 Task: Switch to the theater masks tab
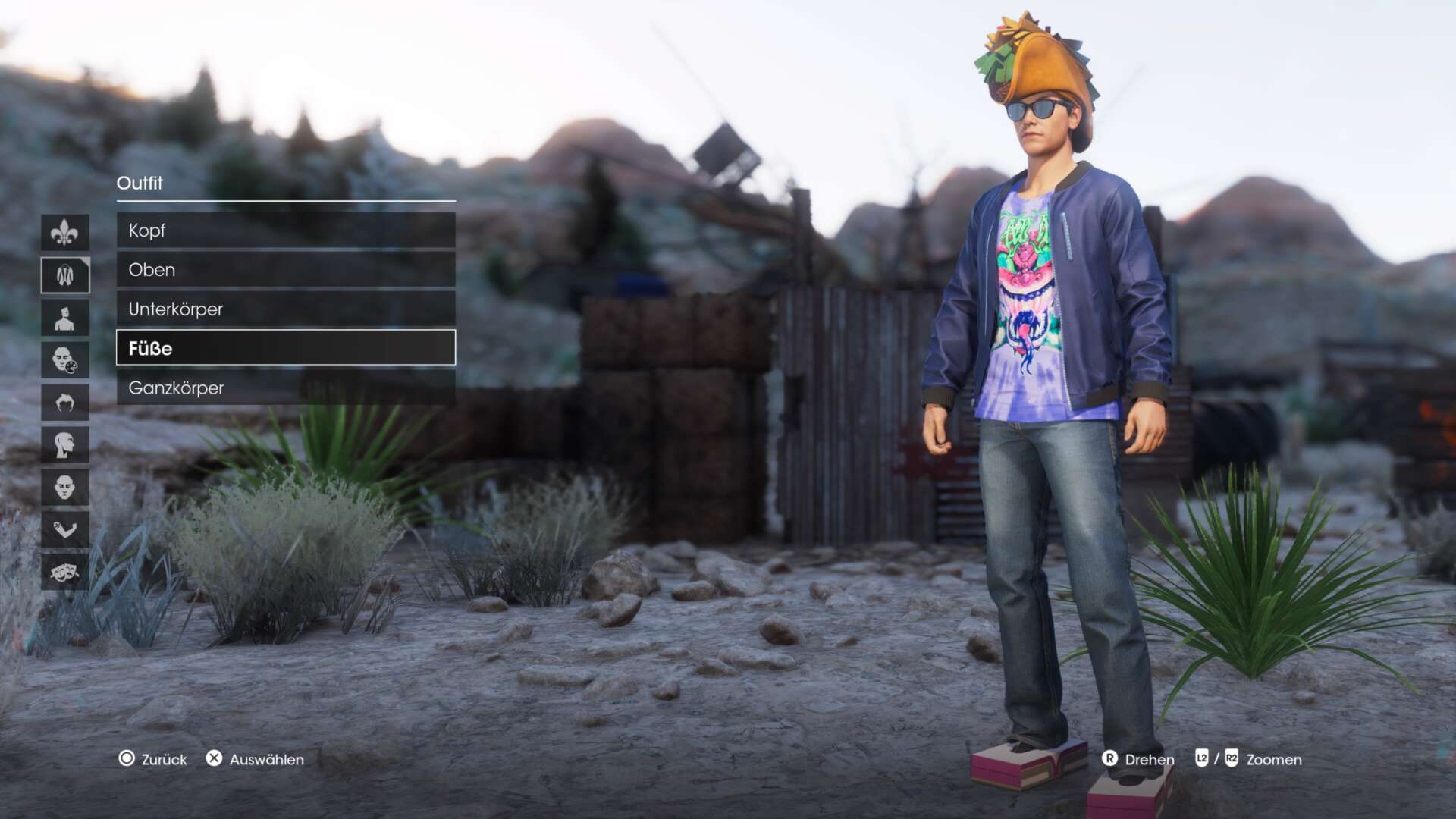click(x=65, y=572)
